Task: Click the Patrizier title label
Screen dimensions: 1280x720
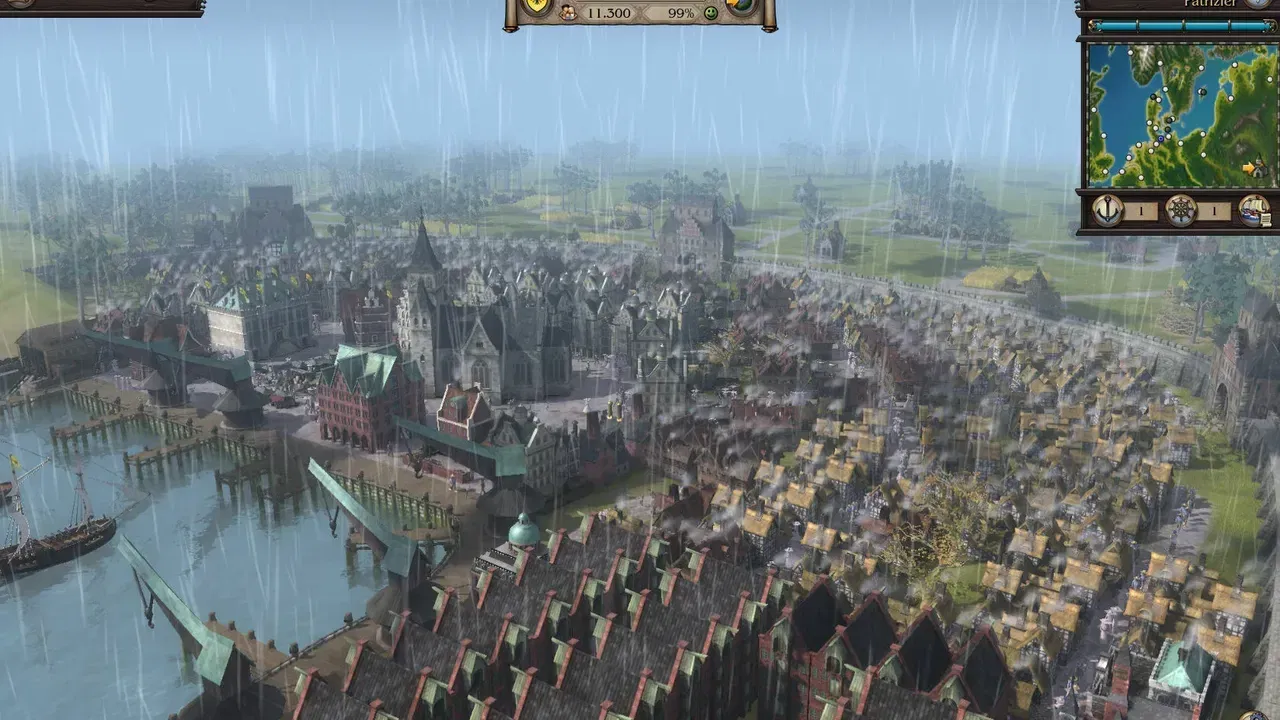Action: (1208, 4)
